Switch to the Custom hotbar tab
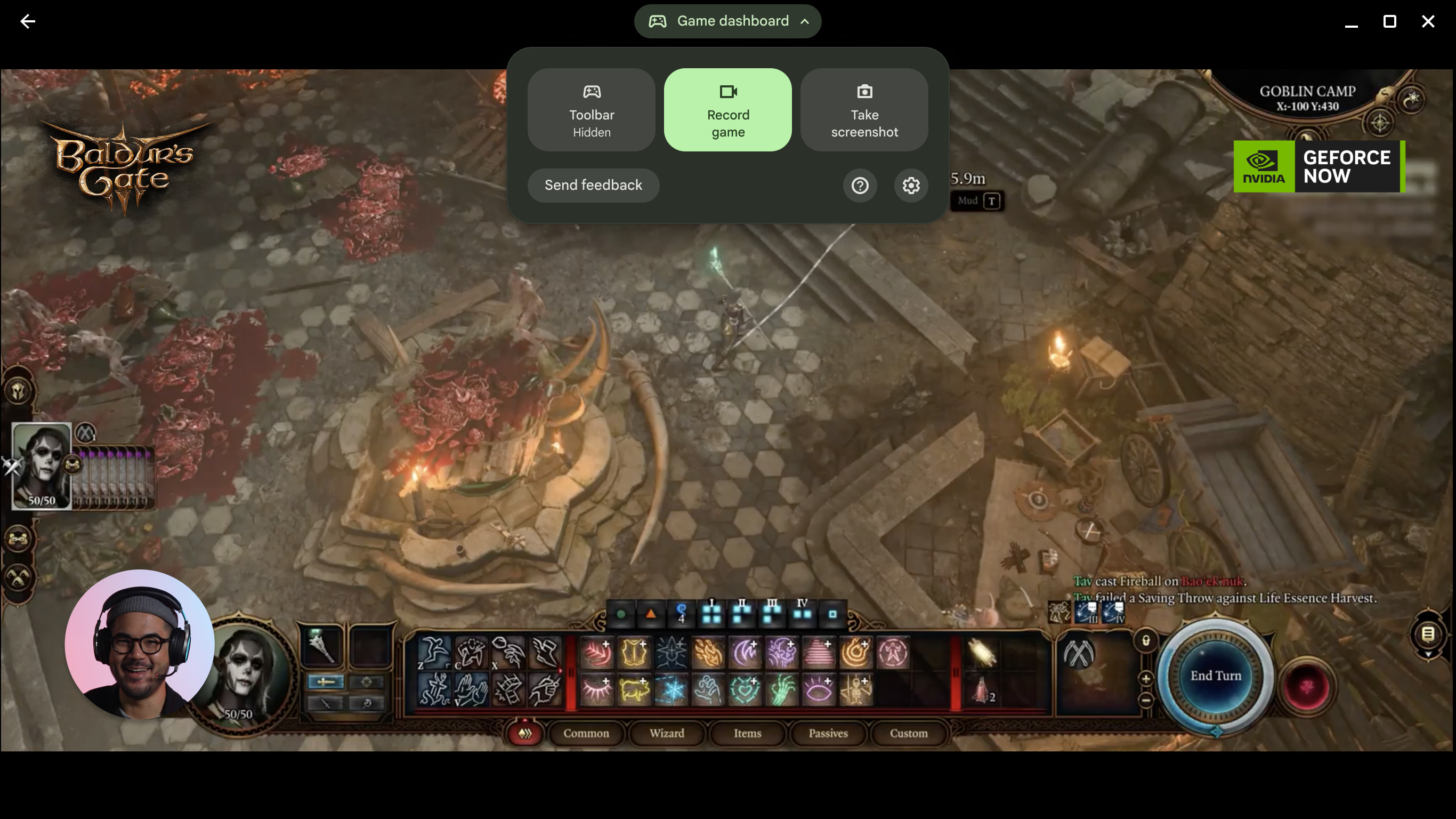The image size is (1456, 819). click(908, 733)
